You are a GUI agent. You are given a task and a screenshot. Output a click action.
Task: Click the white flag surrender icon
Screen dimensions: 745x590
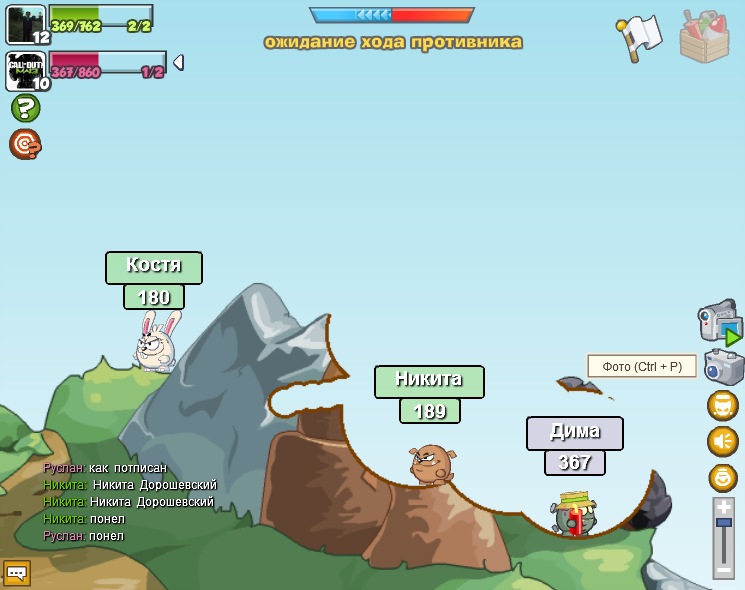pyautogui.click(x=641, y=36)
